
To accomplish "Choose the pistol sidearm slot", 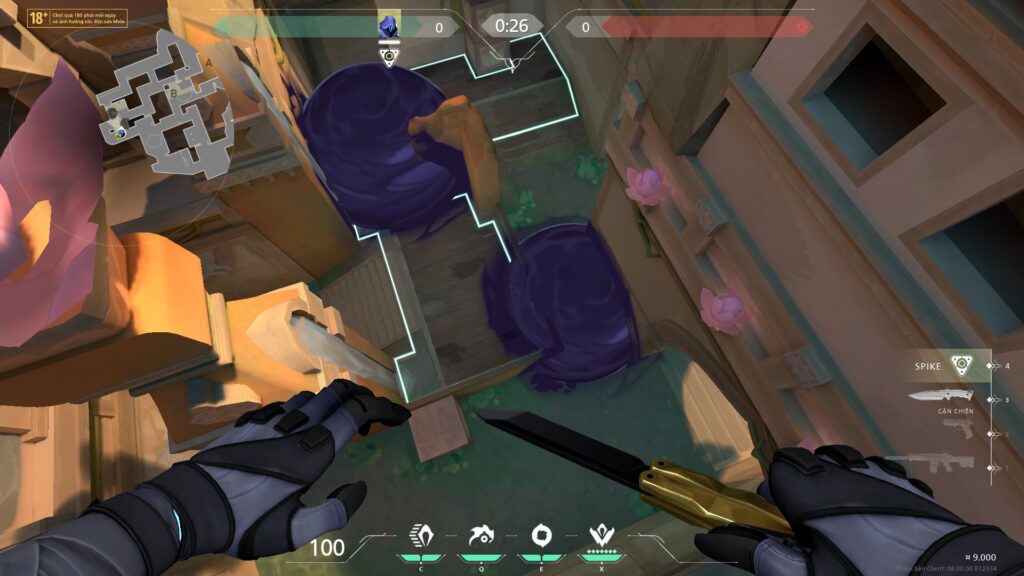I will tap(957, 428).
